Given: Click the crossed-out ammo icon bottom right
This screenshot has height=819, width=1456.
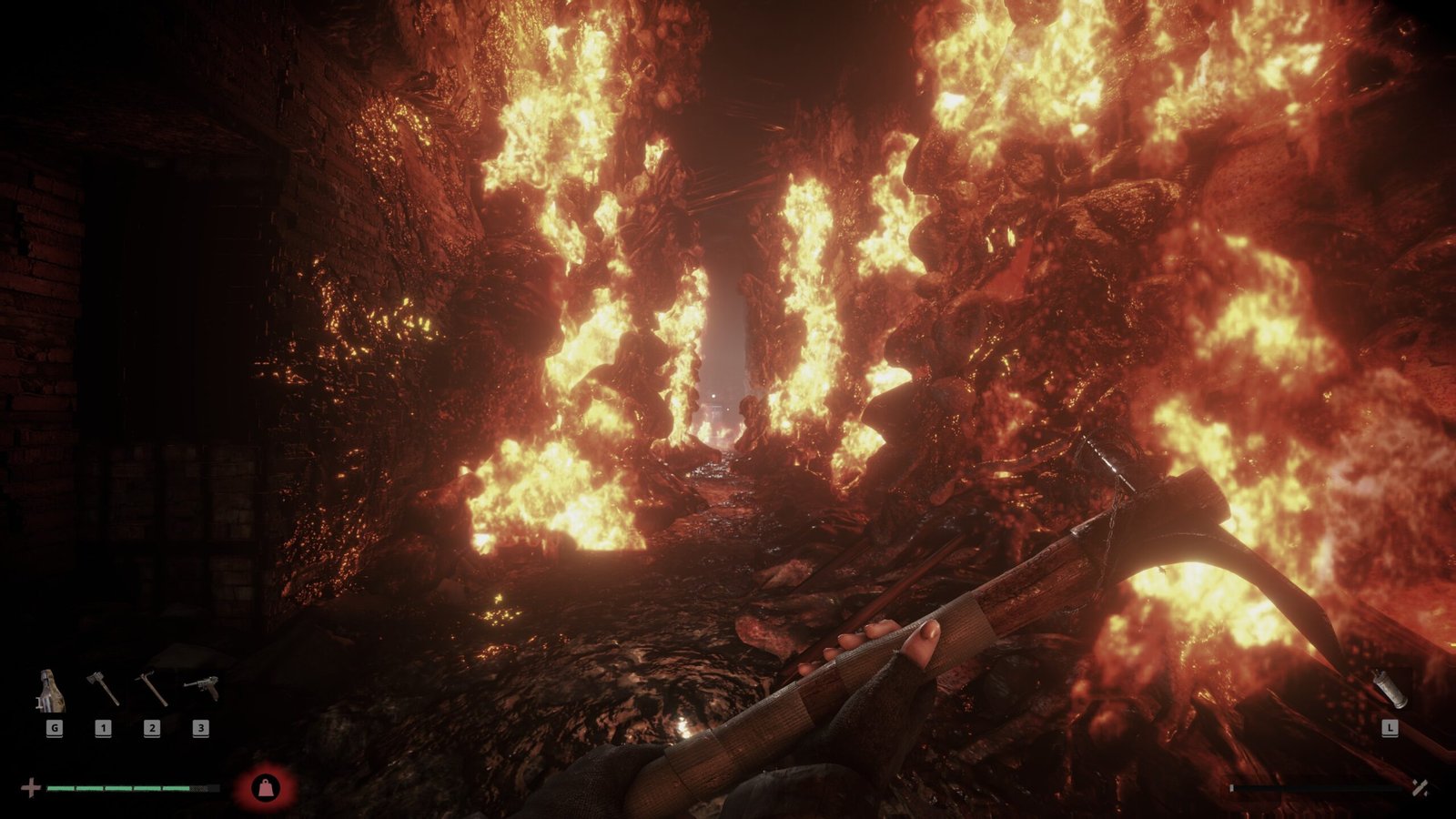Looking at the screenshot, I should (x=1421, y=788).
